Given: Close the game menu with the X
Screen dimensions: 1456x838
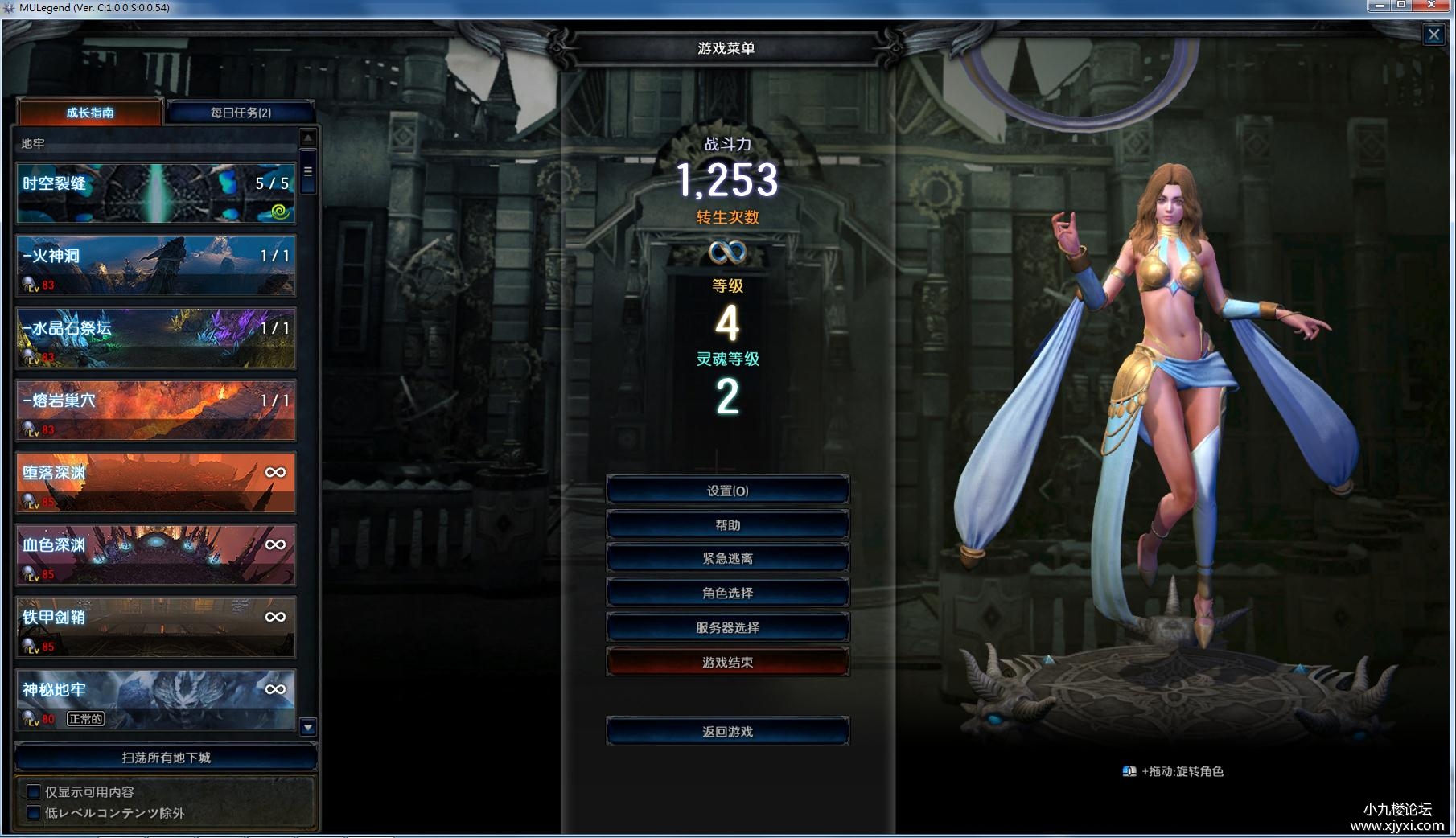Looking at the screenshot, I should (1433, 35).
